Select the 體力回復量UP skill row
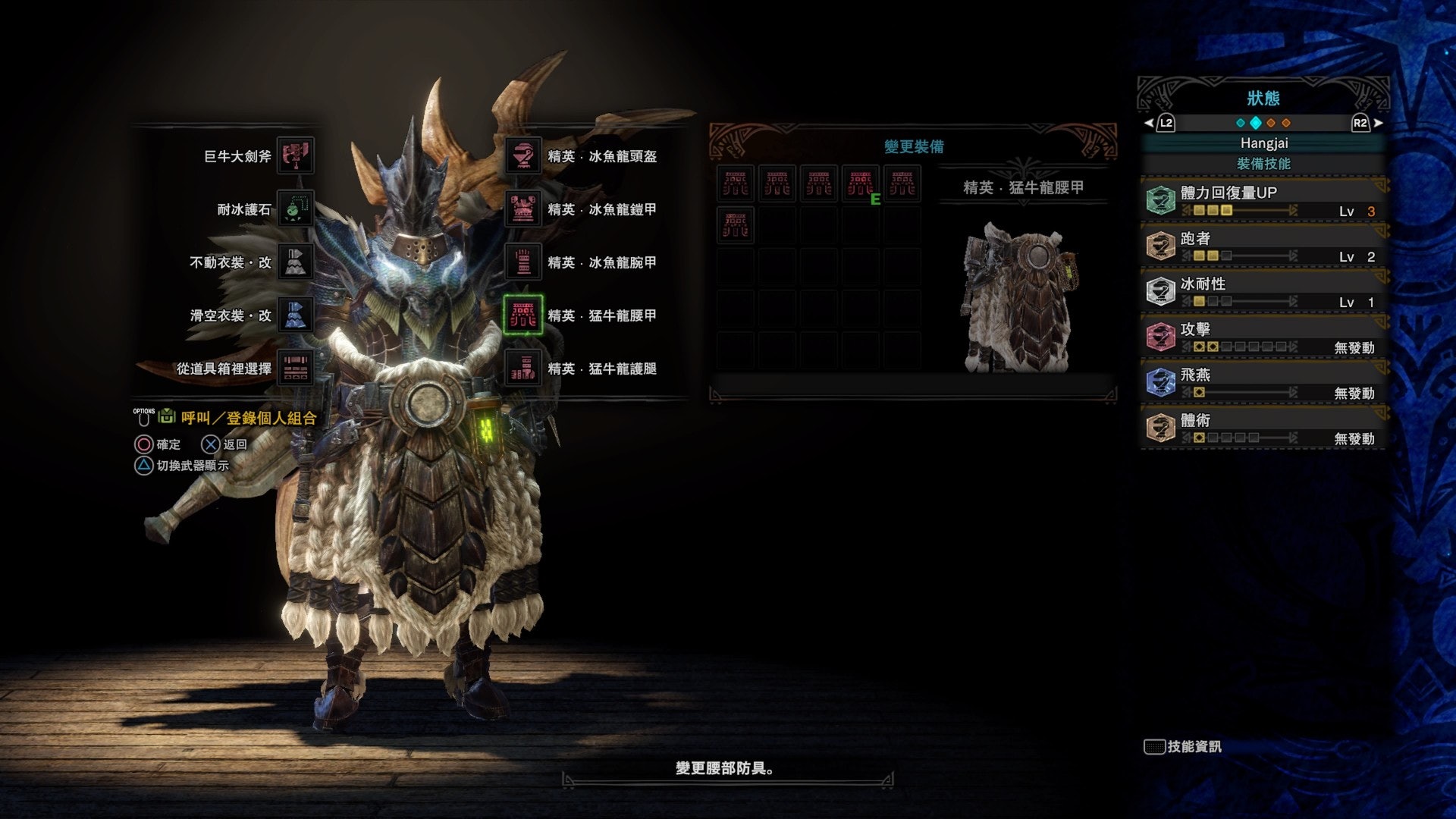The height and width of the screenshot is (819, 1456). pyautogui.click(x=1263, y=201)
